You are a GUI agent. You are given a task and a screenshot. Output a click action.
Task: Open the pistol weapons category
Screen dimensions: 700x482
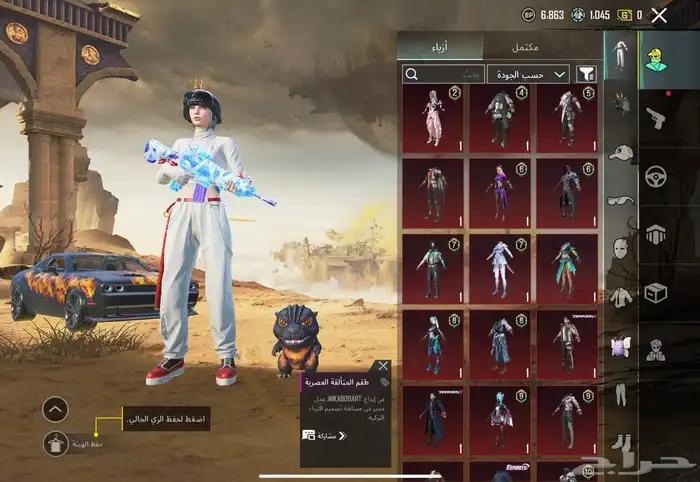656,117
